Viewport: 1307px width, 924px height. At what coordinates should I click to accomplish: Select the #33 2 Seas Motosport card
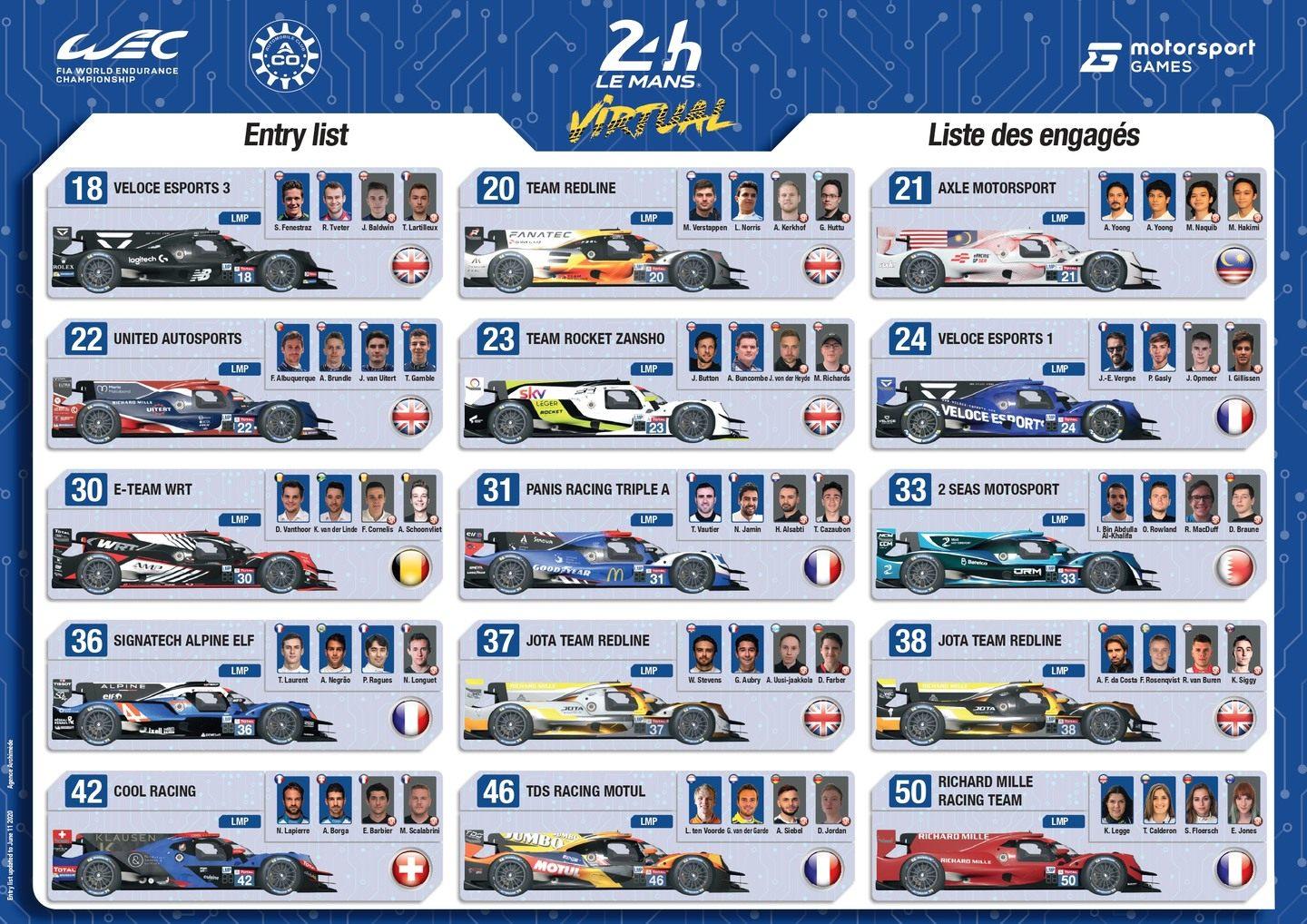[1068, 534]
